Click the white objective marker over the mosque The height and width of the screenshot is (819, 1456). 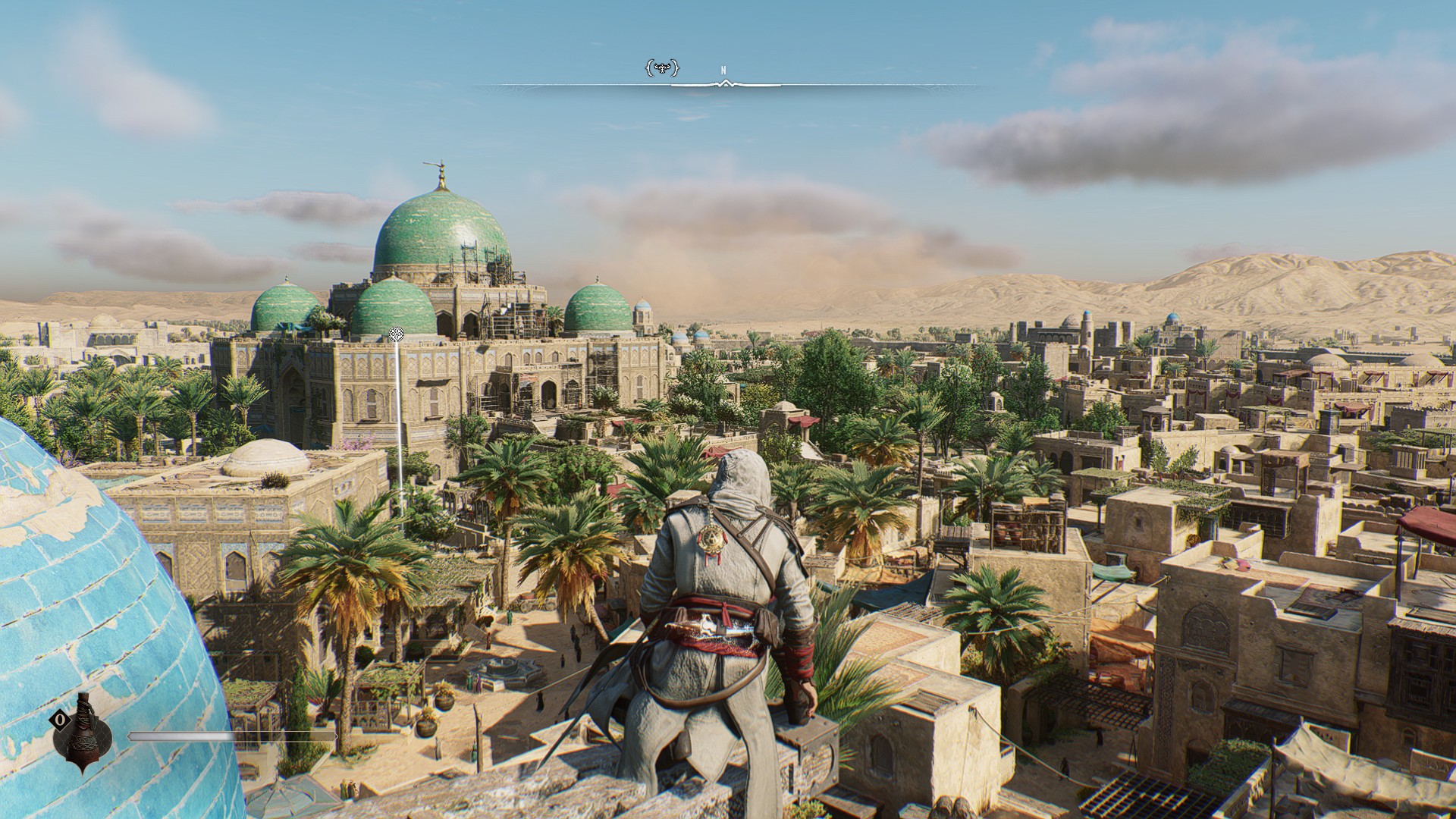396,334
